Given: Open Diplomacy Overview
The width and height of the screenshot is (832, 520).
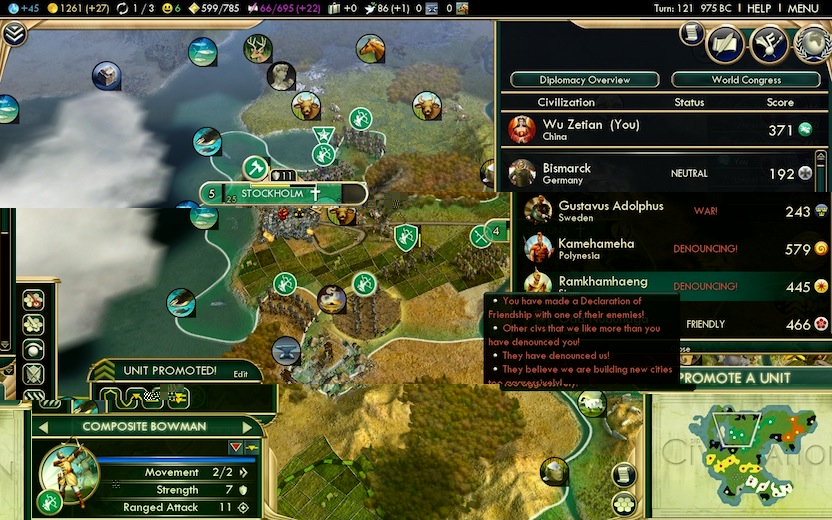Looking at the screenshot, I should (x=585, y=80).
